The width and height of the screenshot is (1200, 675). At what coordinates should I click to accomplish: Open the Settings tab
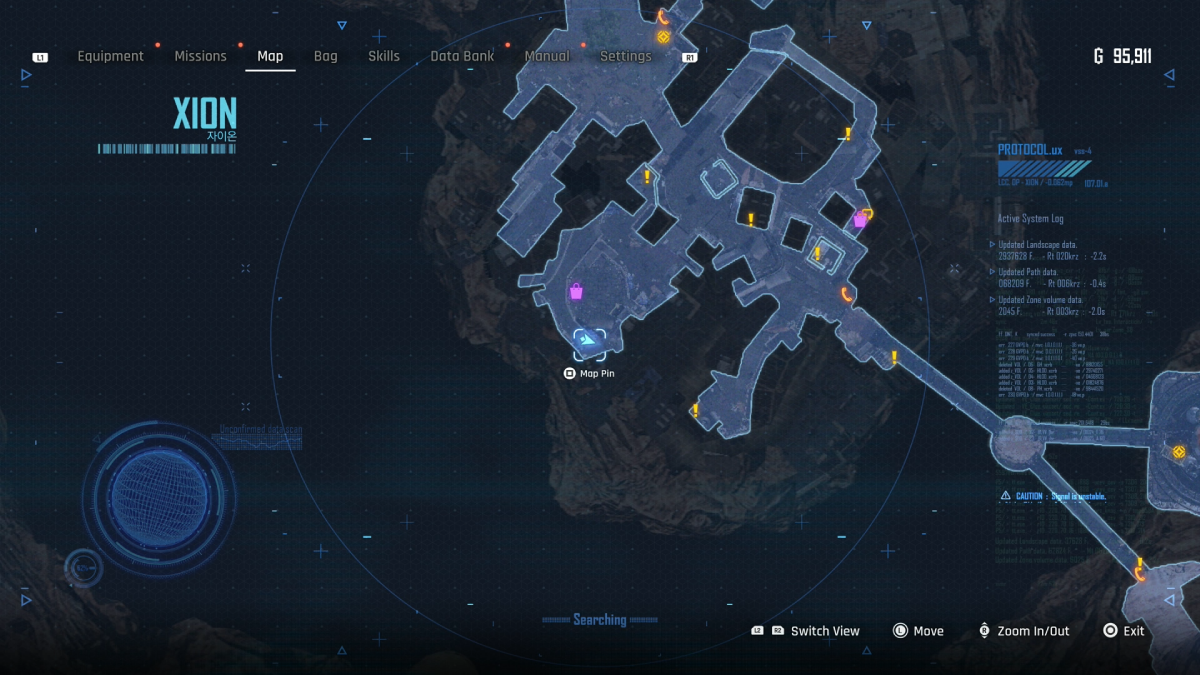click(x=625, y=57)
